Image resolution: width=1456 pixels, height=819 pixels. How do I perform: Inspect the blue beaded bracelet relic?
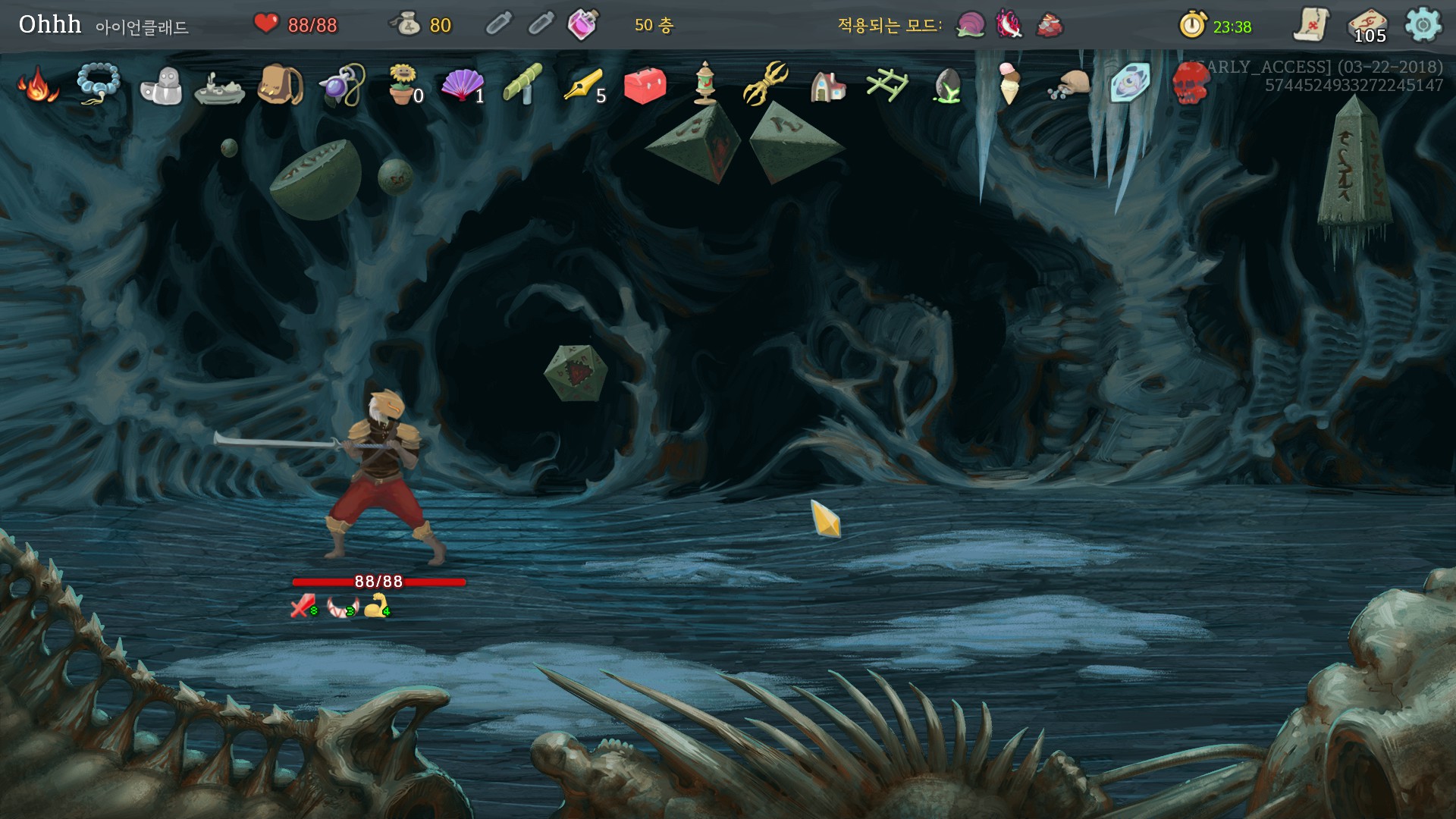[x=99, y=85]
